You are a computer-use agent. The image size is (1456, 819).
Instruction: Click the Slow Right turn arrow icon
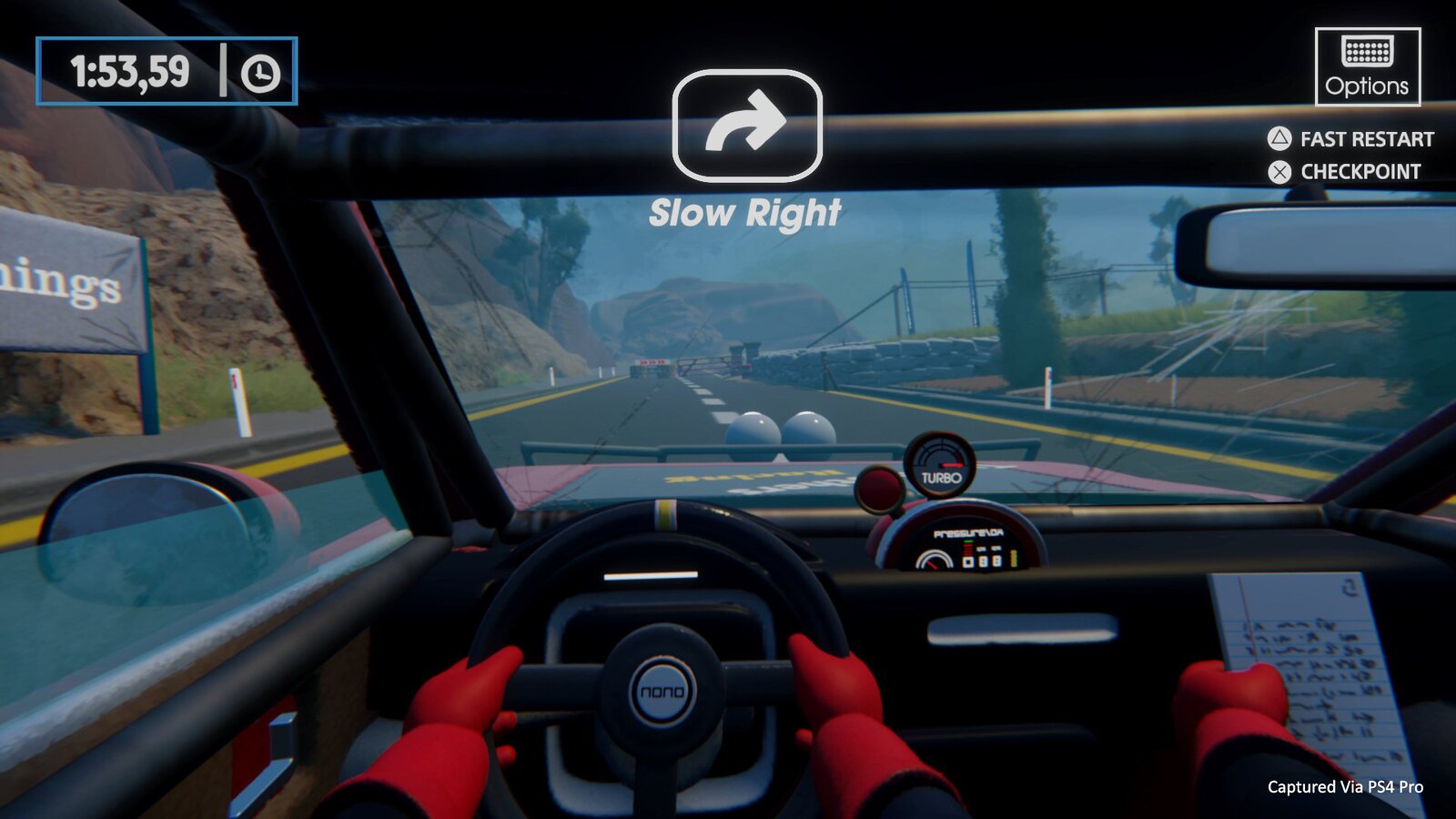[746, 125]
